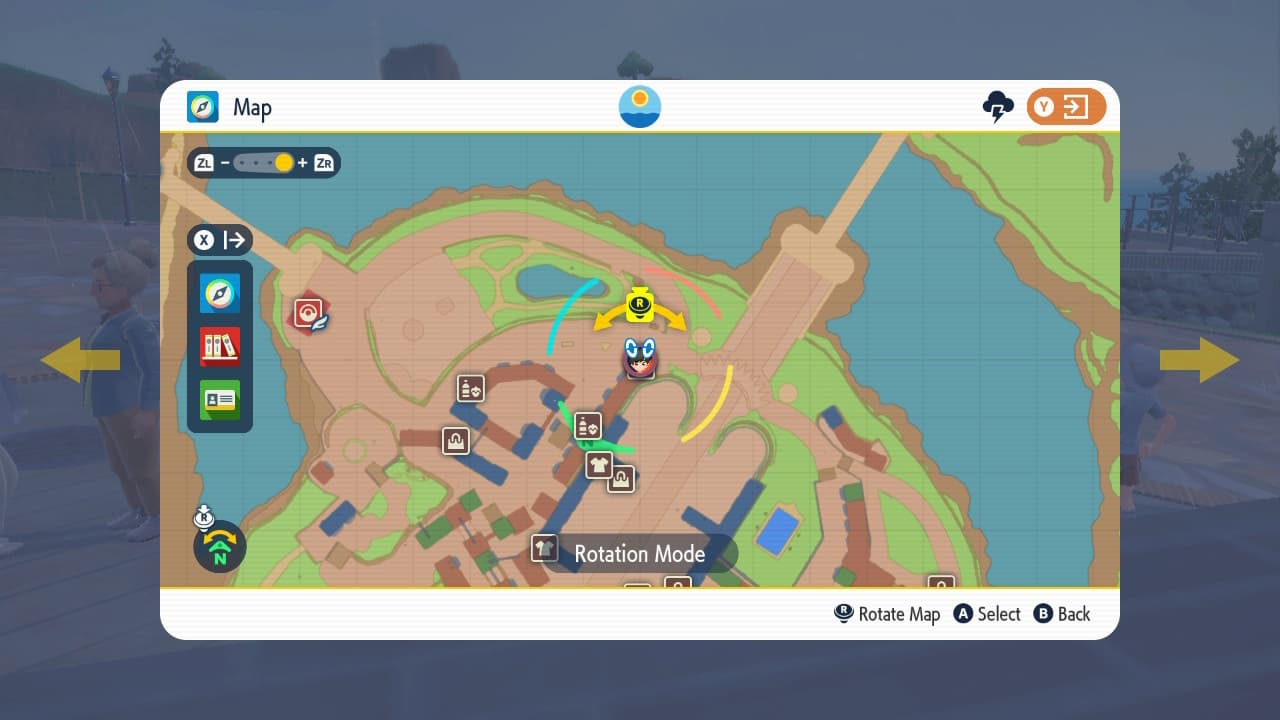Click the Pokémon Center icon on the map
This screenshot has width=1280, height=720.
[310, 312]
